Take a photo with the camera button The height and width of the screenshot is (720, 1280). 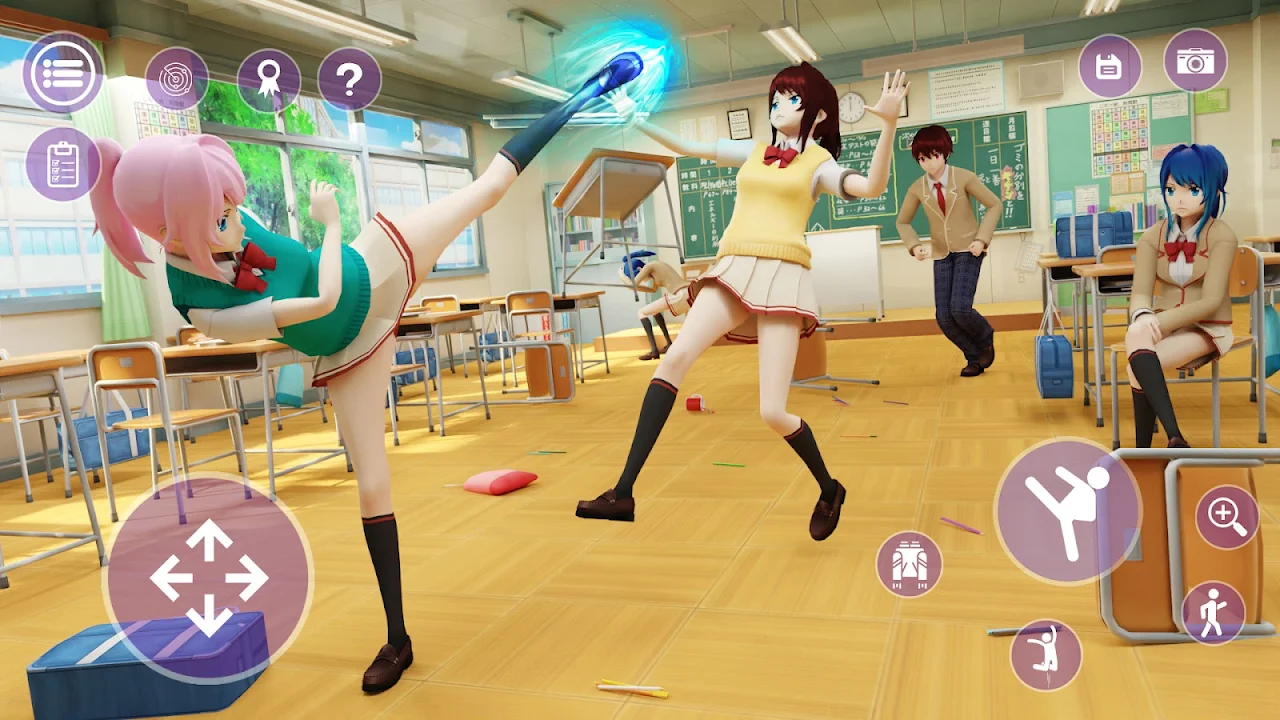point(1195,60)
